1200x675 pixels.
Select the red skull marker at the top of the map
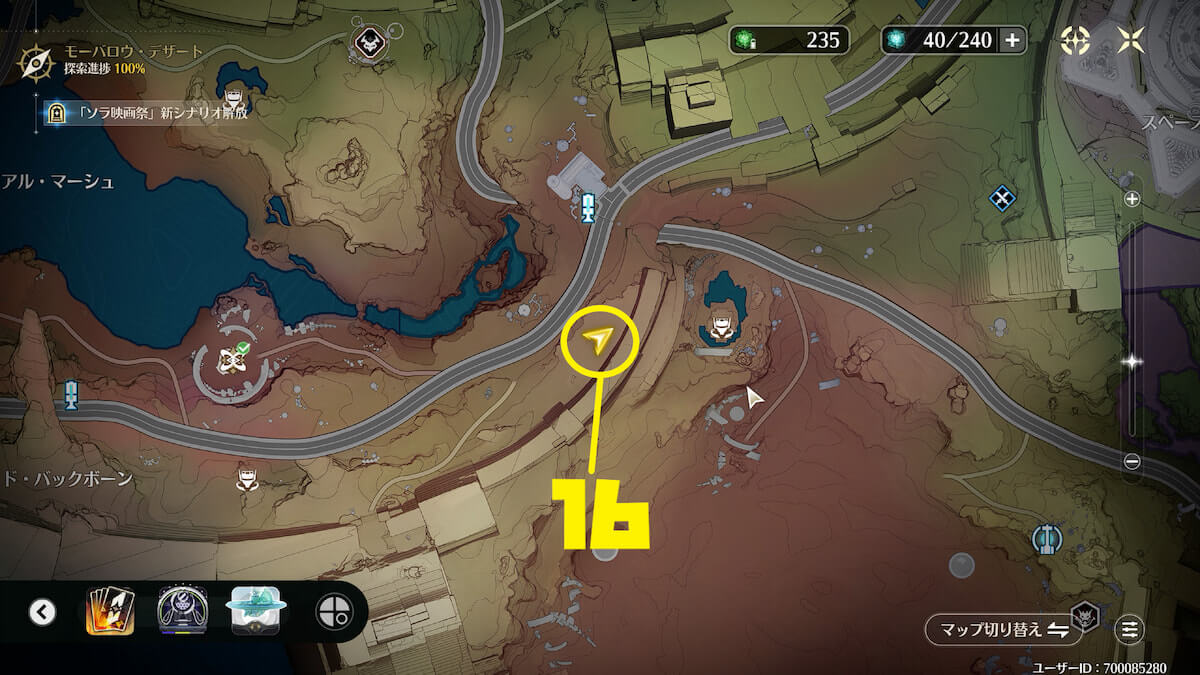(x=365, y=41)
